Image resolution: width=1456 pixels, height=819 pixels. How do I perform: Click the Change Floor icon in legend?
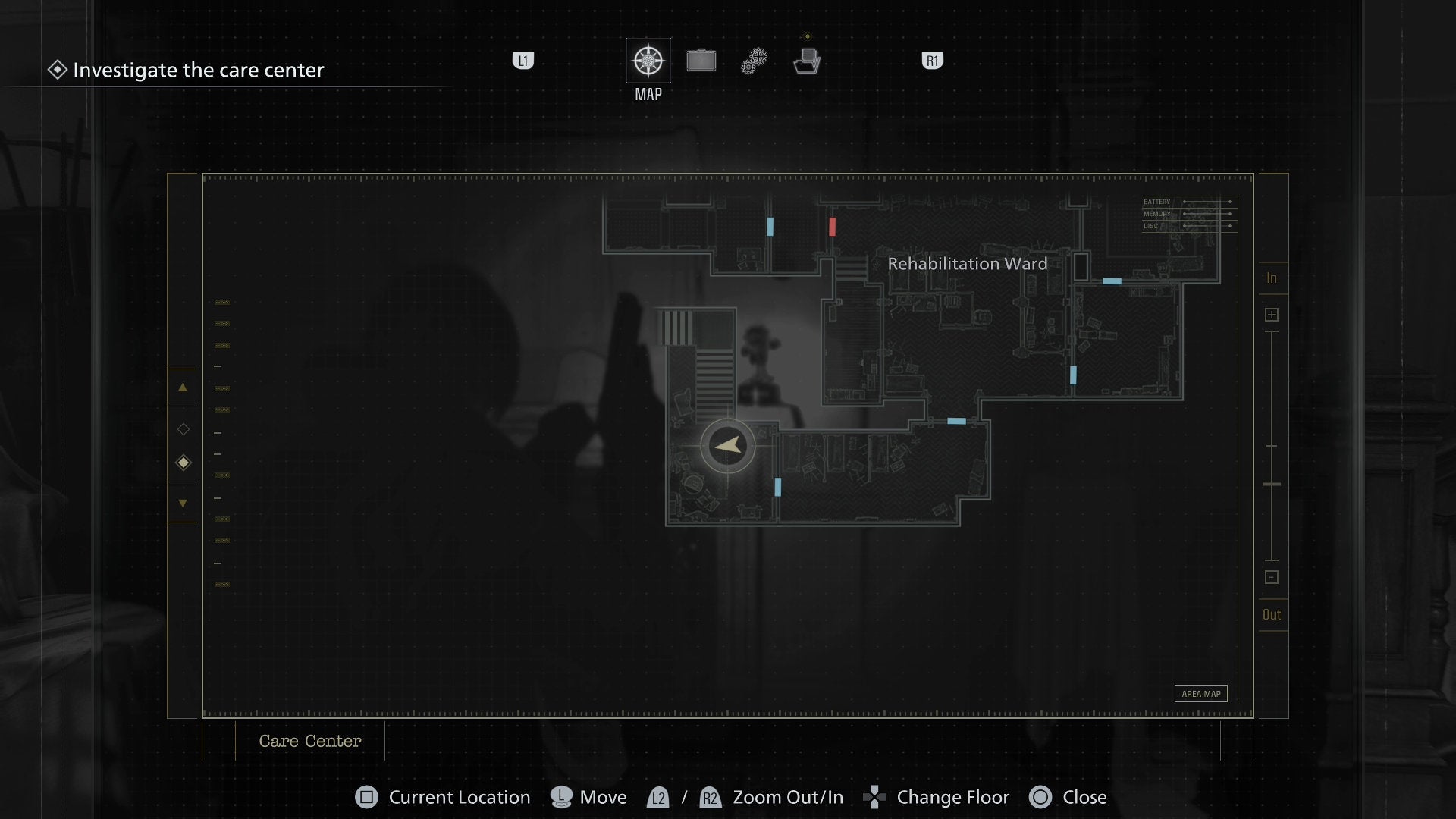pos(876,797)
